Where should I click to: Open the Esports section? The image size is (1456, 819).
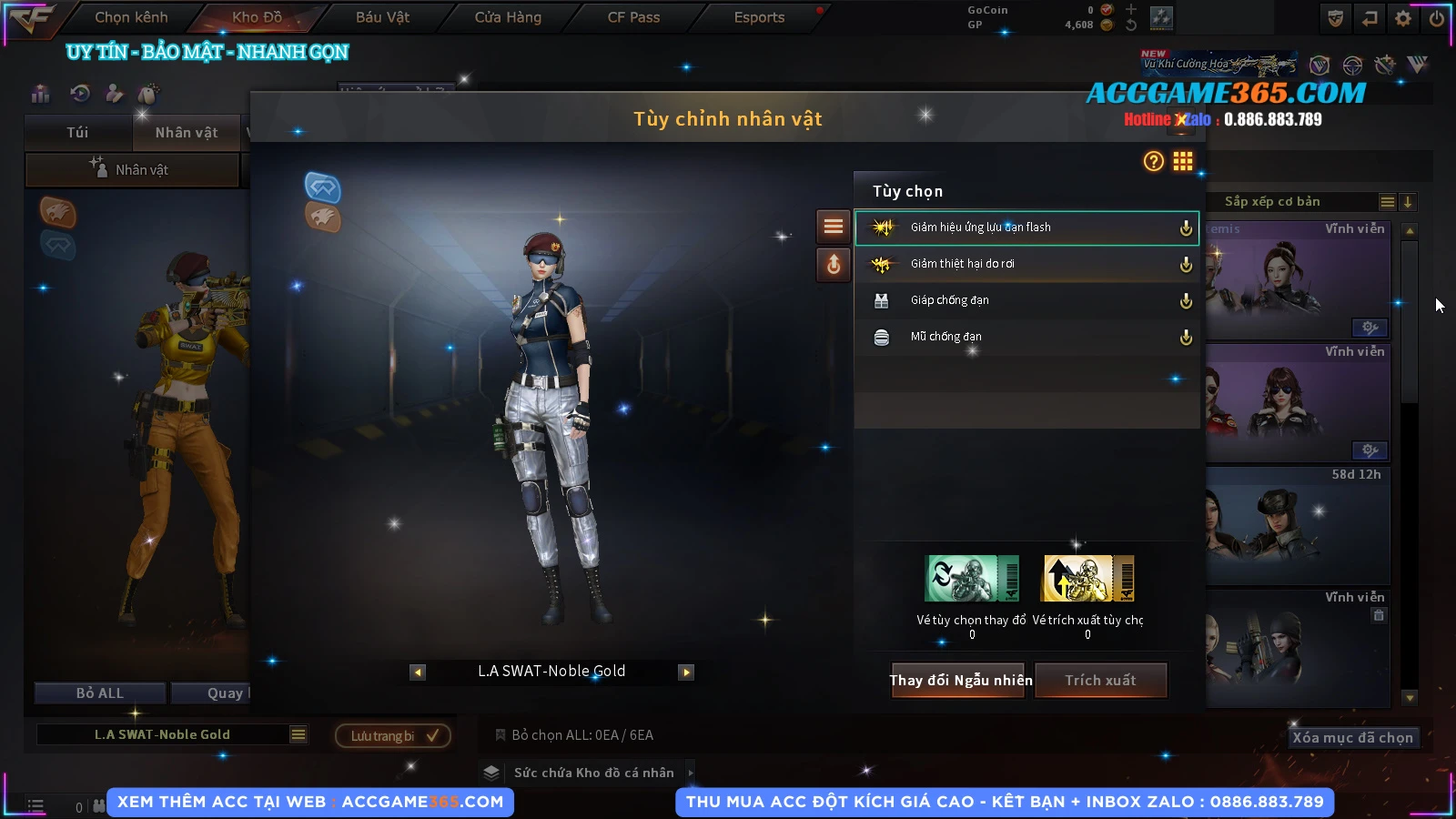(x=759, y=17)
